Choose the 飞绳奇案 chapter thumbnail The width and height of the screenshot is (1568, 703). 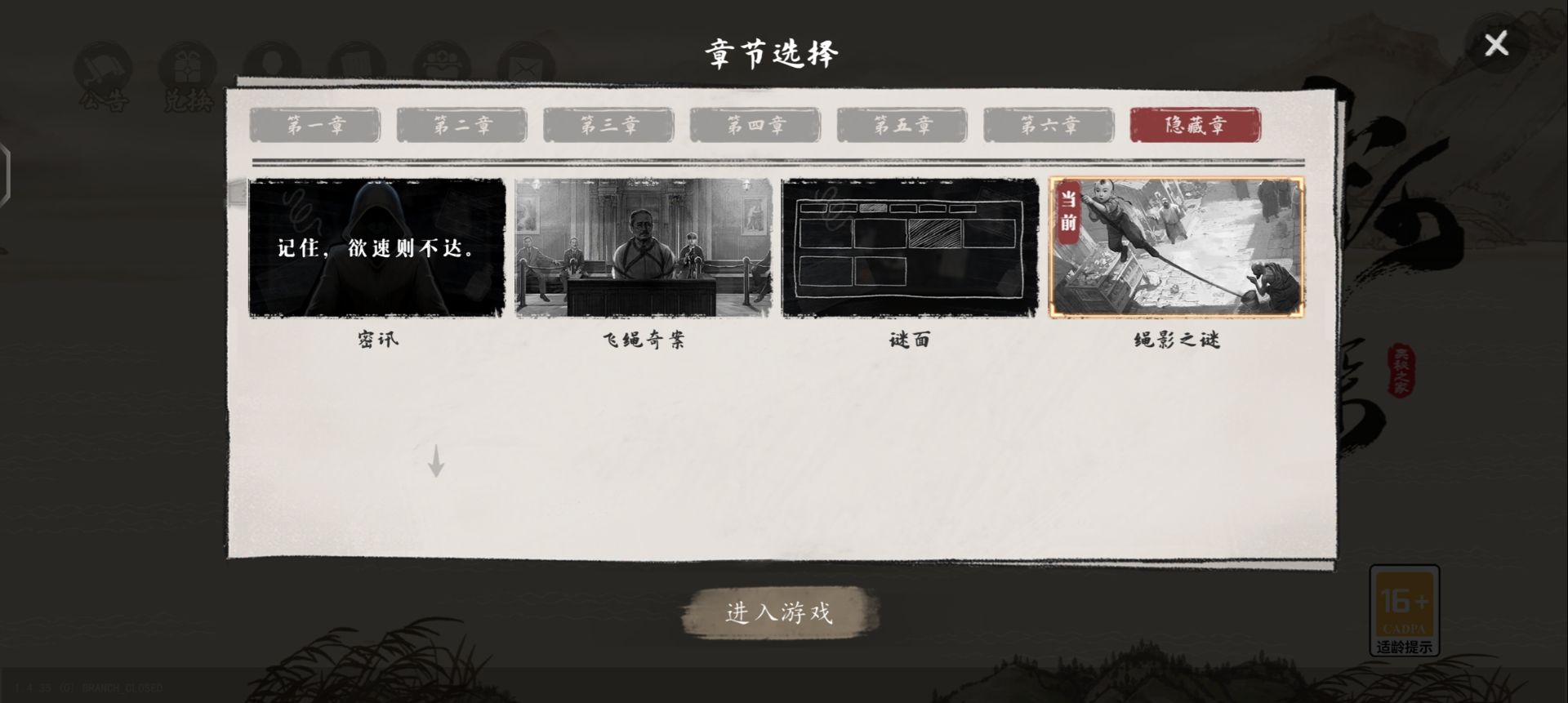tap(642, 247)
